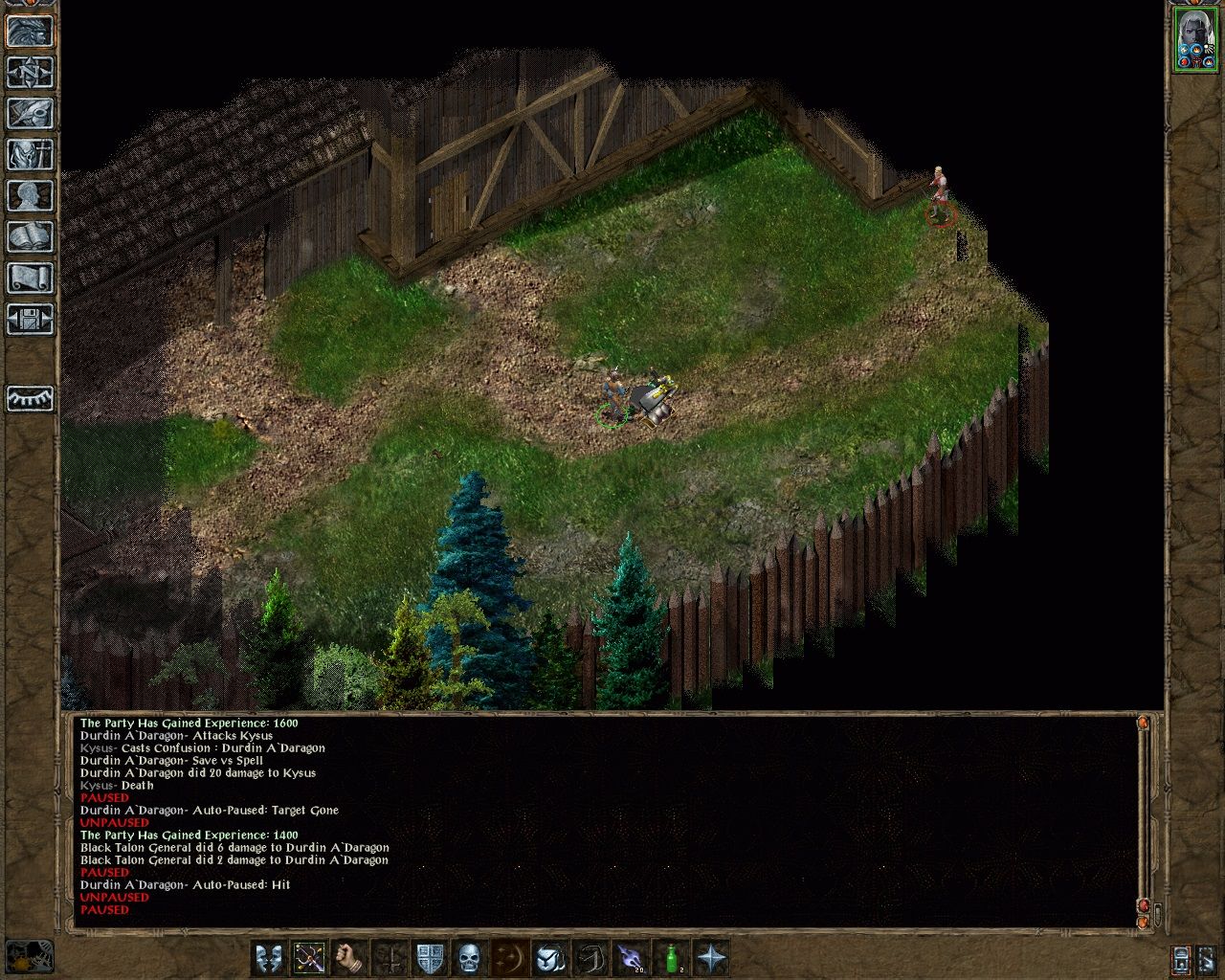View the Character Record bust icon
The width and height of the screenshot is (1225, 980).
pos(32,196)
